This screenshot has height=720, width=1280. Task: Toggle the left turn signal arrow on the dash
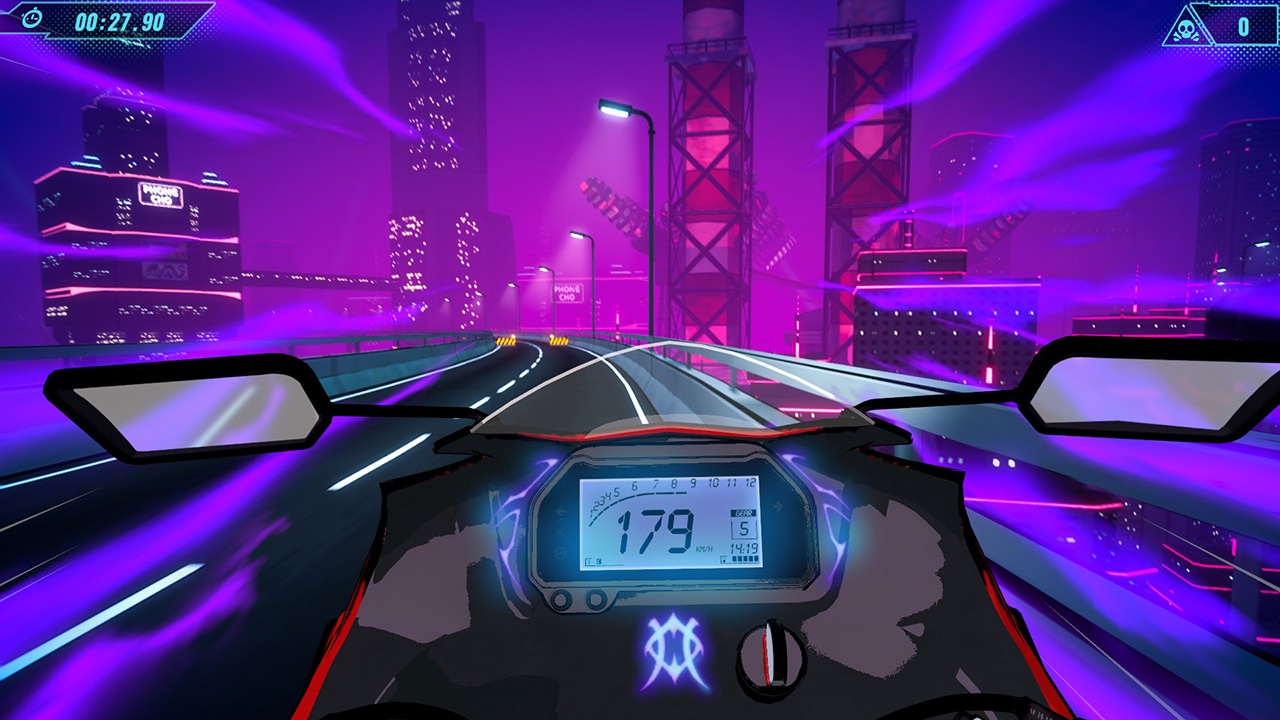tap(559, 510)
